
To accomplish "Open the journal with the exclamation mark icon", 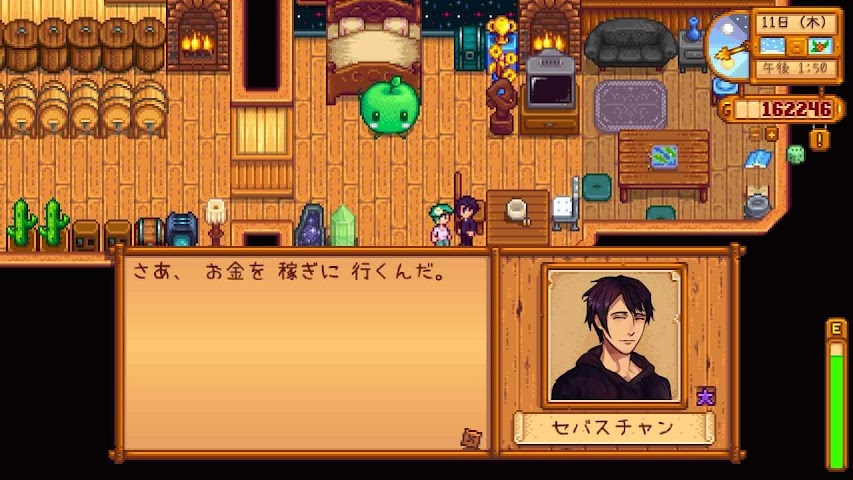I will 820,140.
